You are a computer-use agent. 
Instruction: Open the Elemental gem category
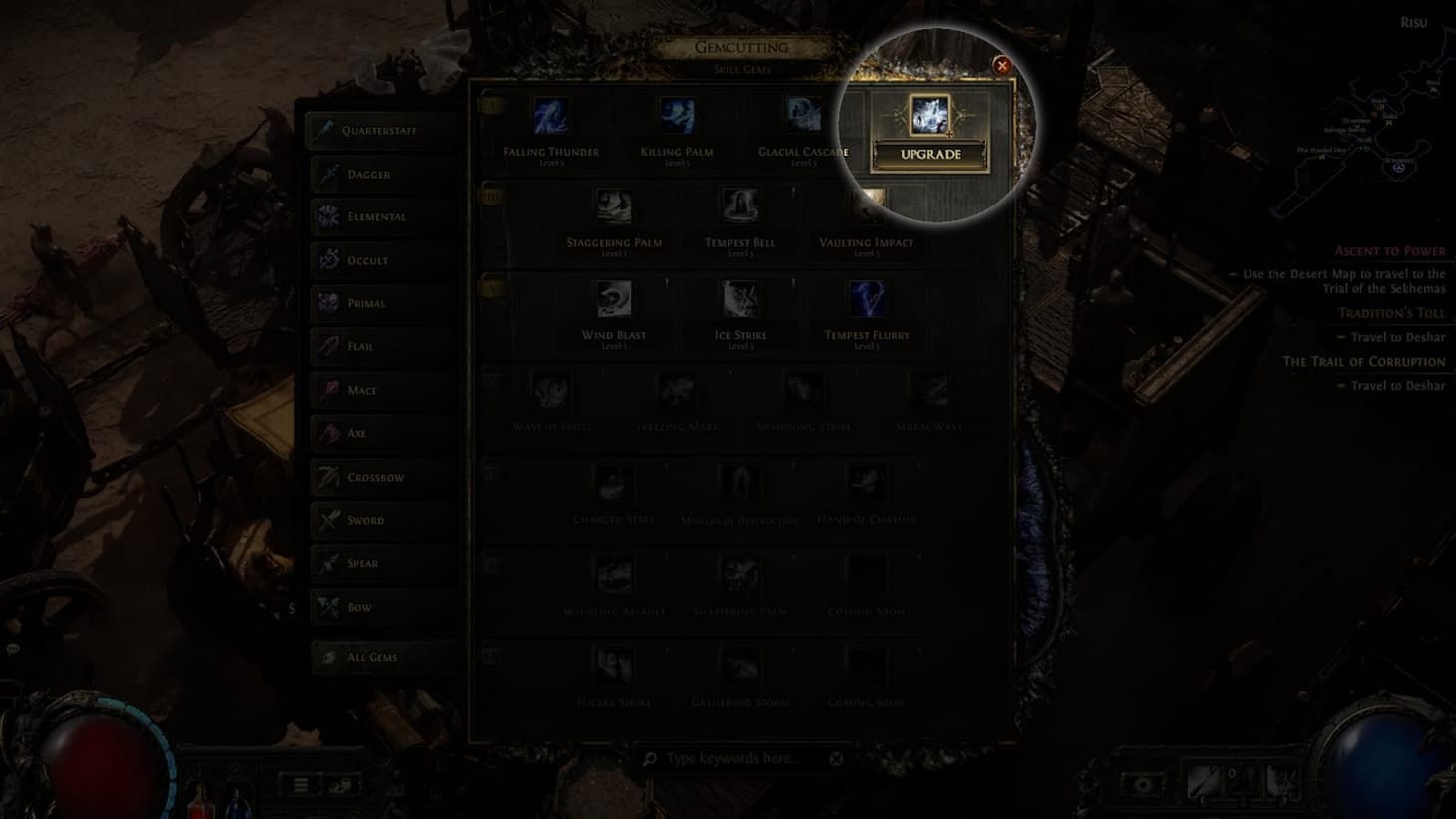327,216
